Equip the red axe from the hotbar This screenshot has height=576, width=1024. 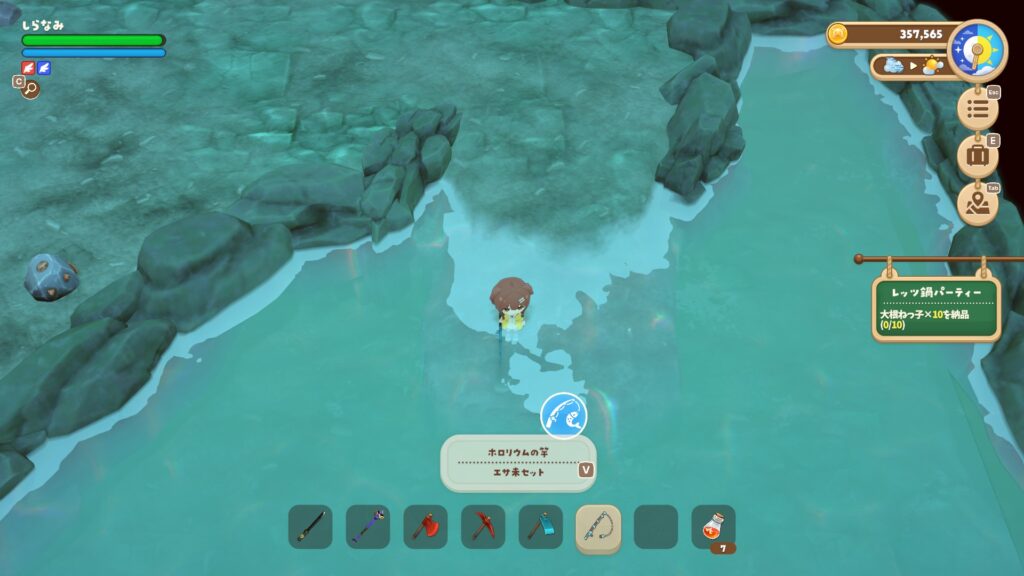[425, 527]
